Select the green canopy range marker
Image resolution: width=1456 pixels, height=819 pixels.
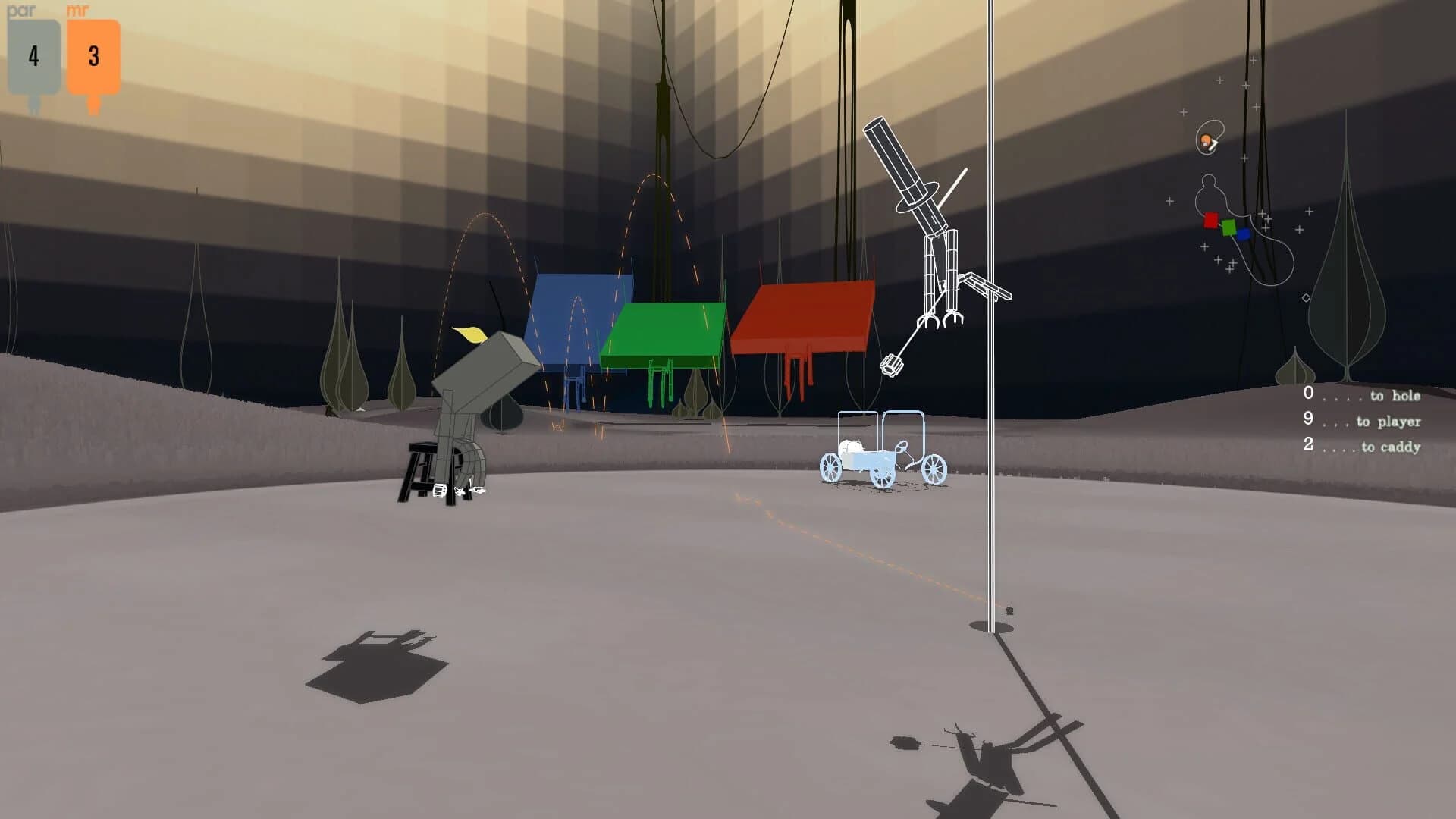tap(664, 326)
